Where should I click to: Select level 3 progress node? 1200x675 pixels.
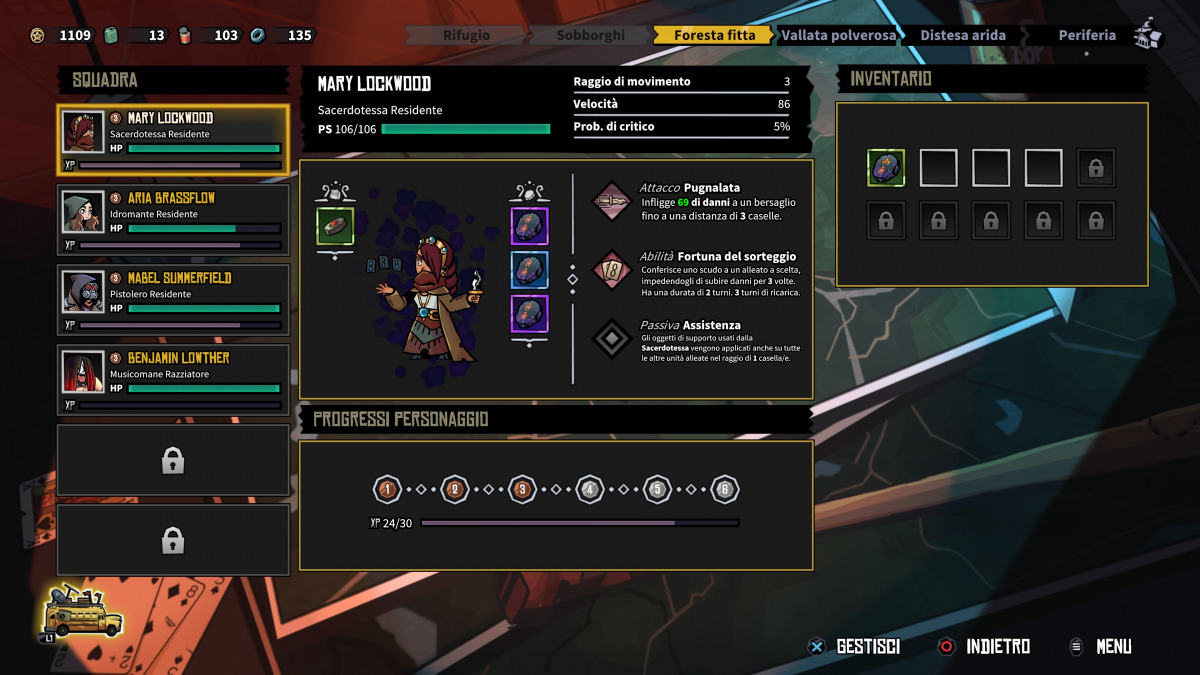(x=521, y=490)
